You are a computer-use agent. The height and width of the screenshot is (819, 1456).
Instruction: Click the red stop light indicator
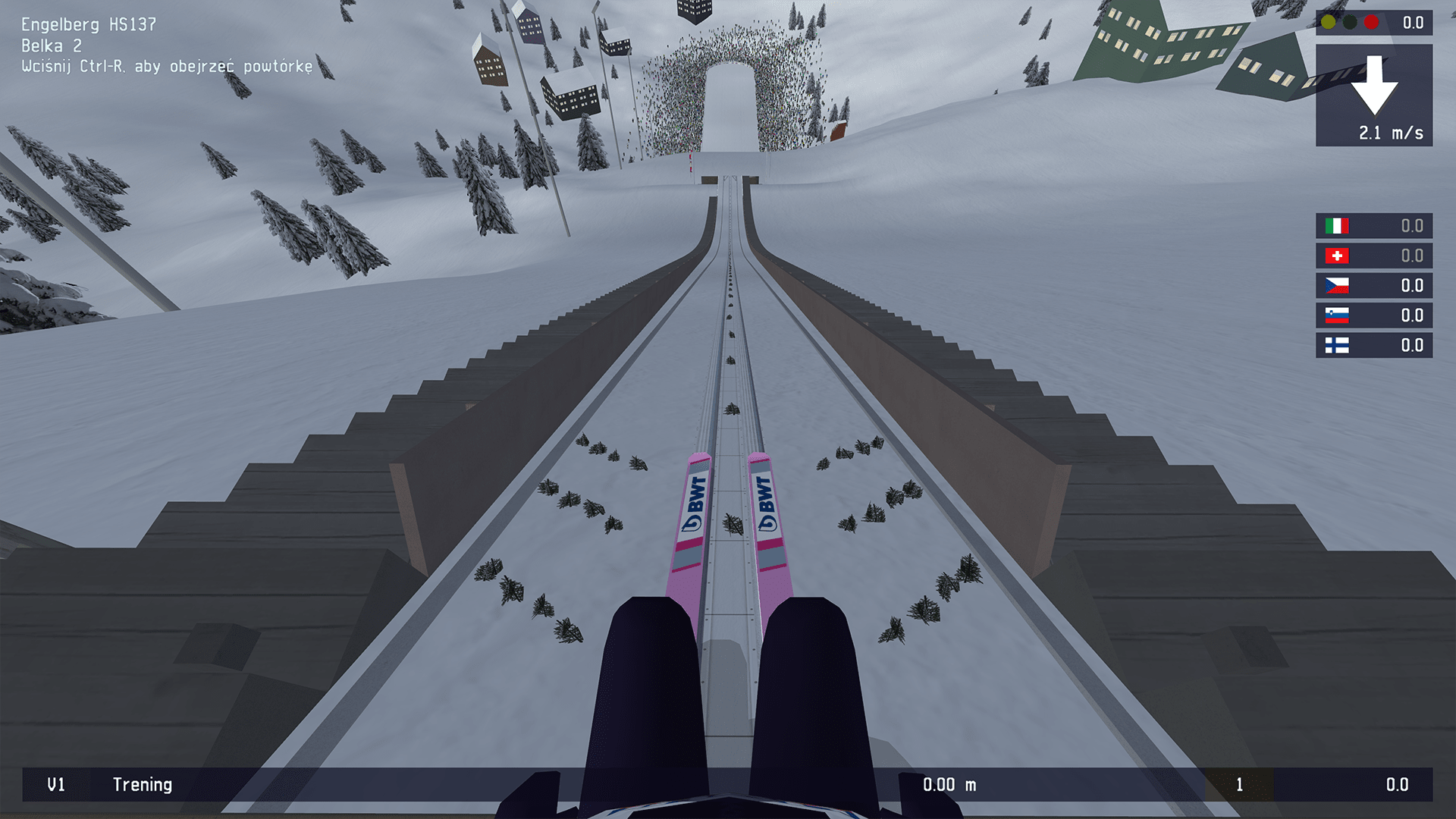1371,23
